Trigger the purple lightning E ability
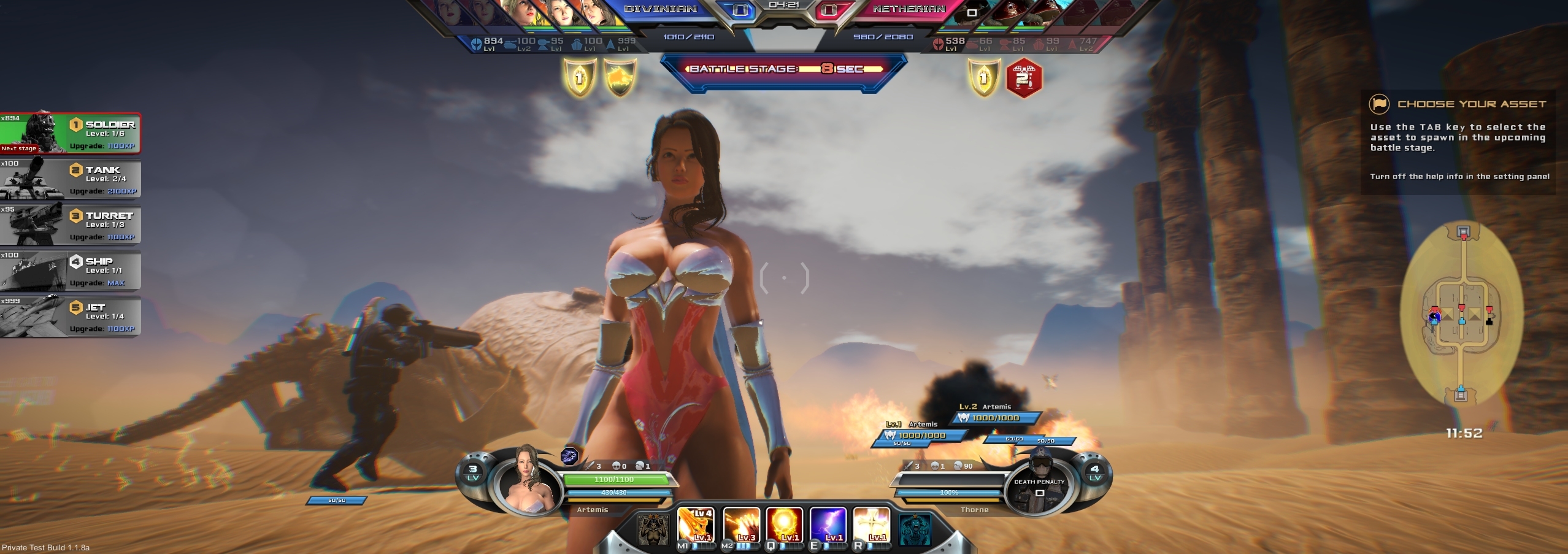Viewport: 1568px width, 554px height. click(828, 526)
